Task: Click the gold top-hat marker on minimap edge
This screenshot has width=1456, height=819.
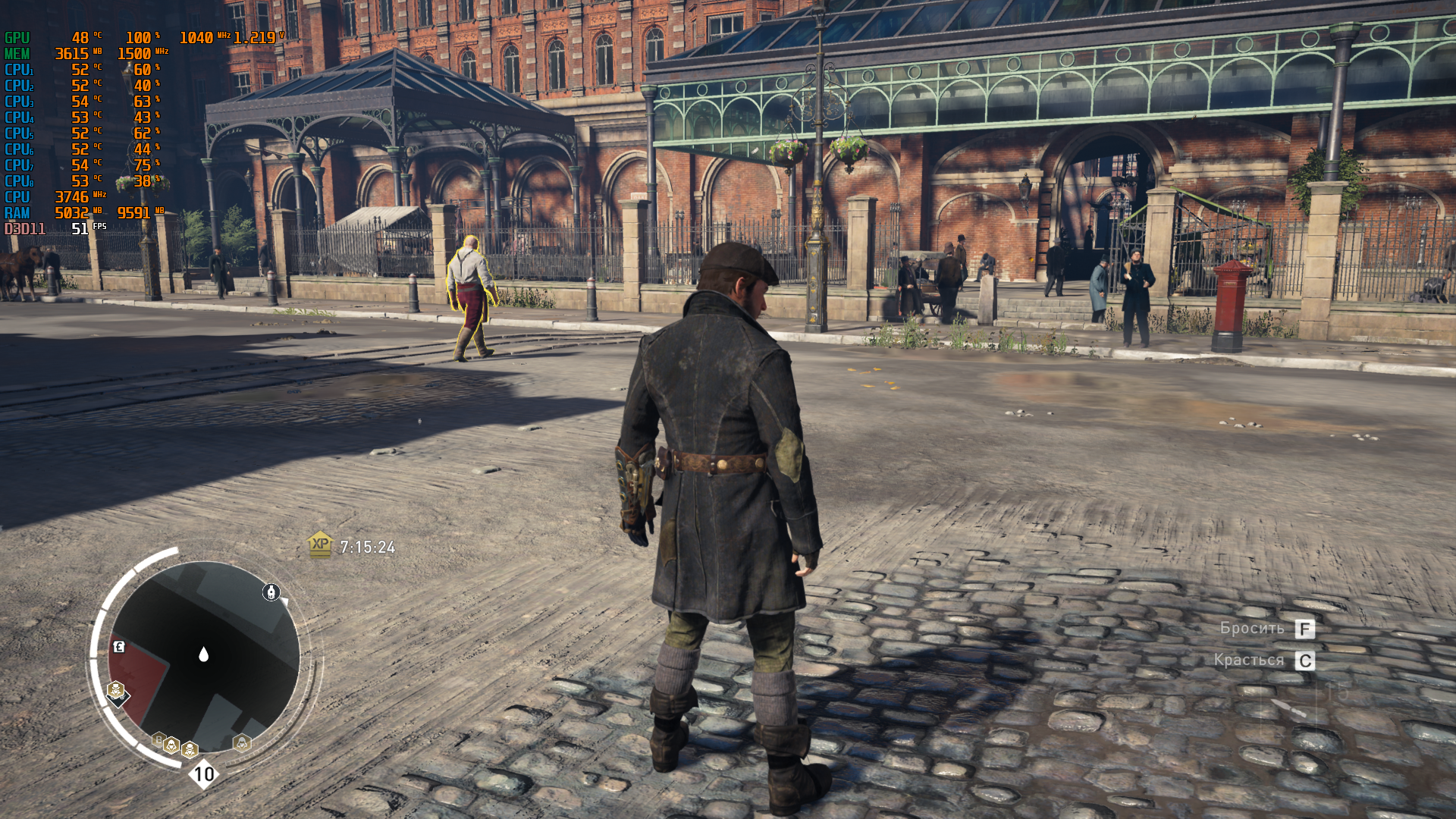Action: (x=115, y=690)
